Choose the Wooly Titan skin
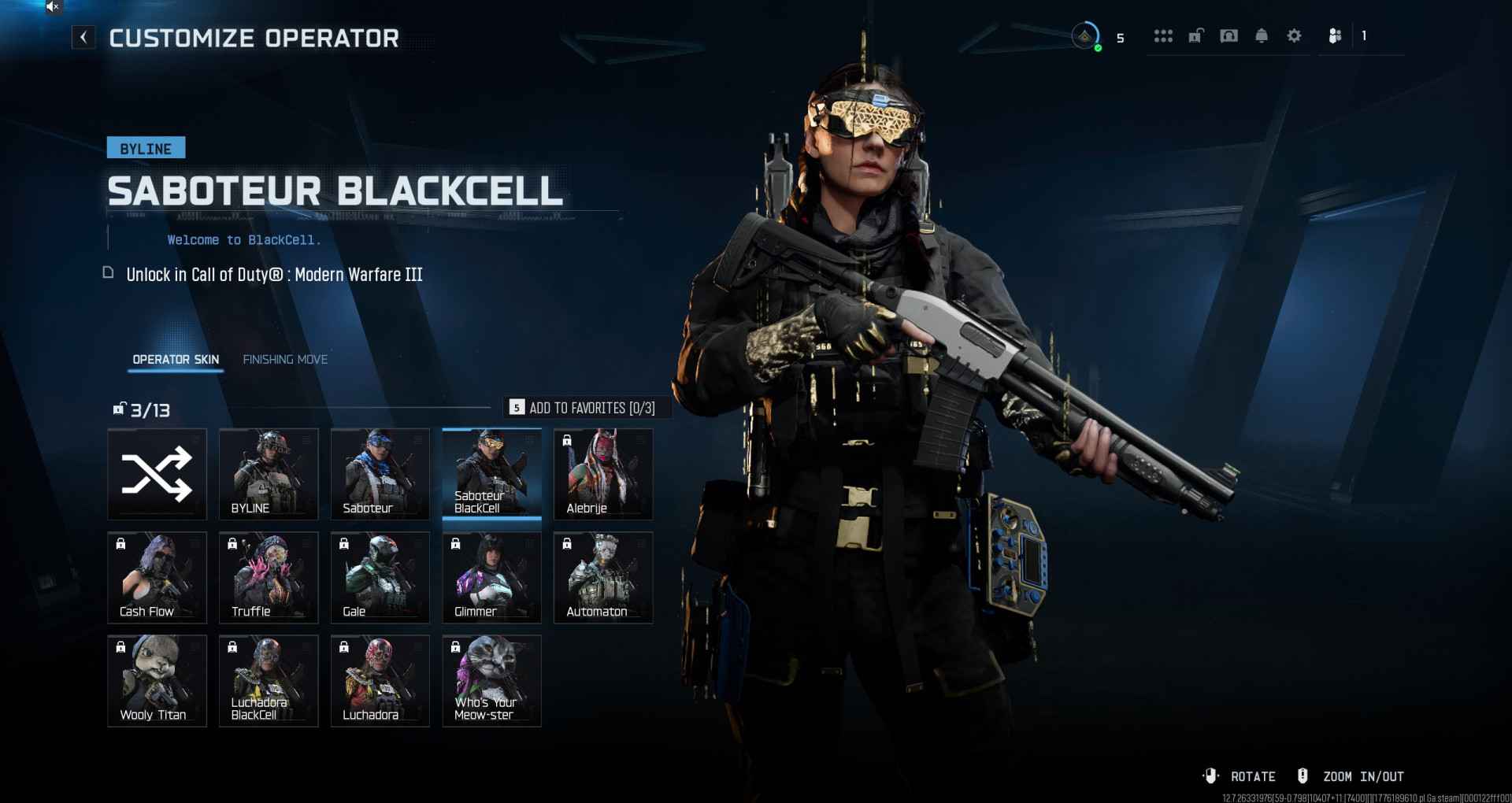 157,681
